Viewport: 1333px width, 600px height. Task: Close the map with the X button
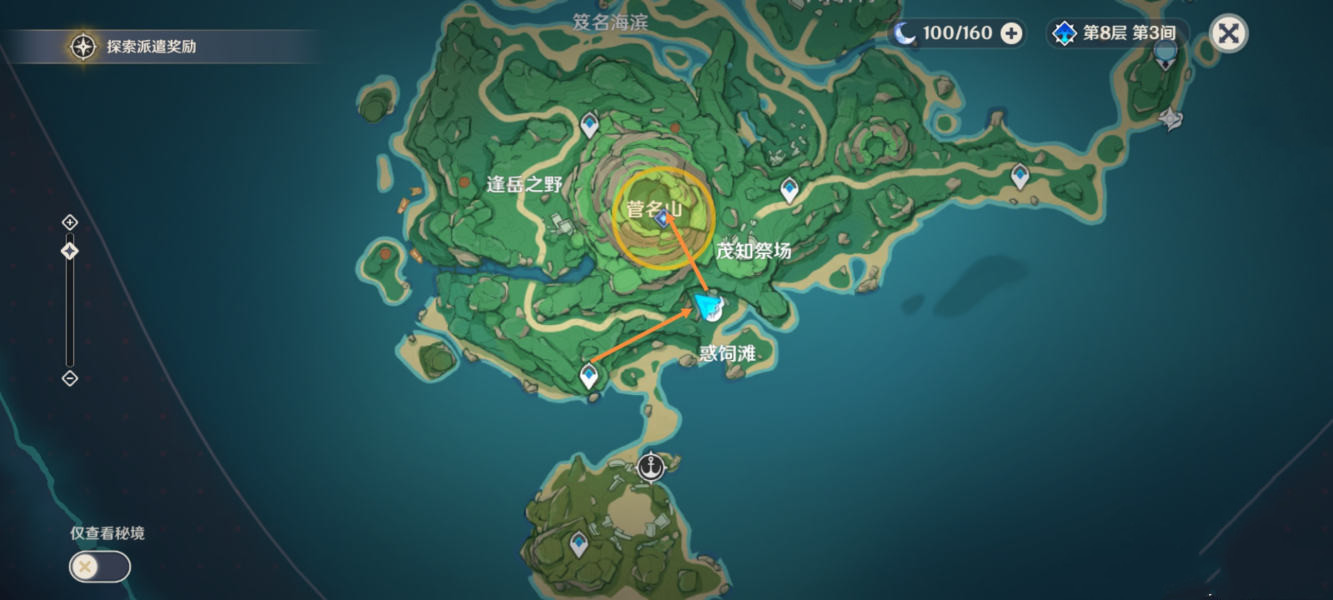[1228, 34]
